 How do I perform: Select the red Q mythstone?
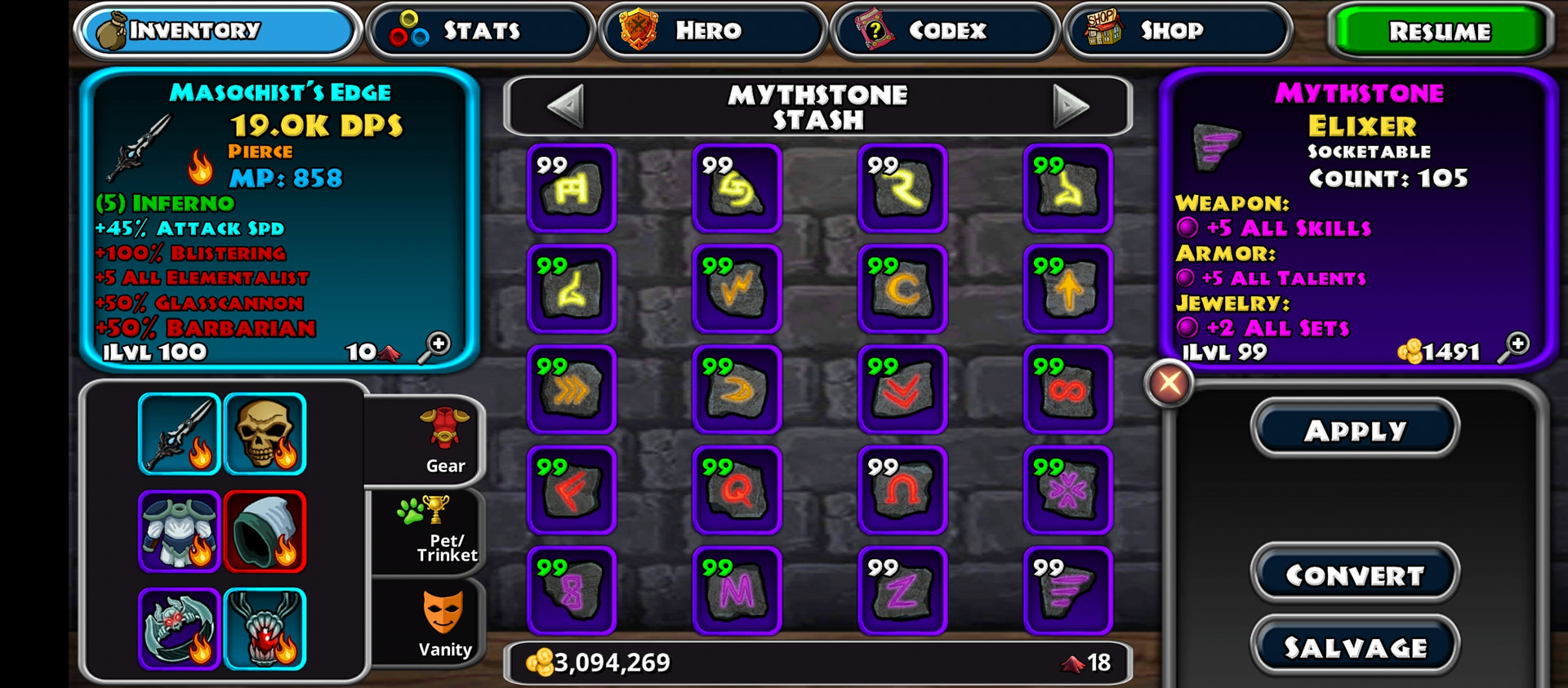pos(737,490)
